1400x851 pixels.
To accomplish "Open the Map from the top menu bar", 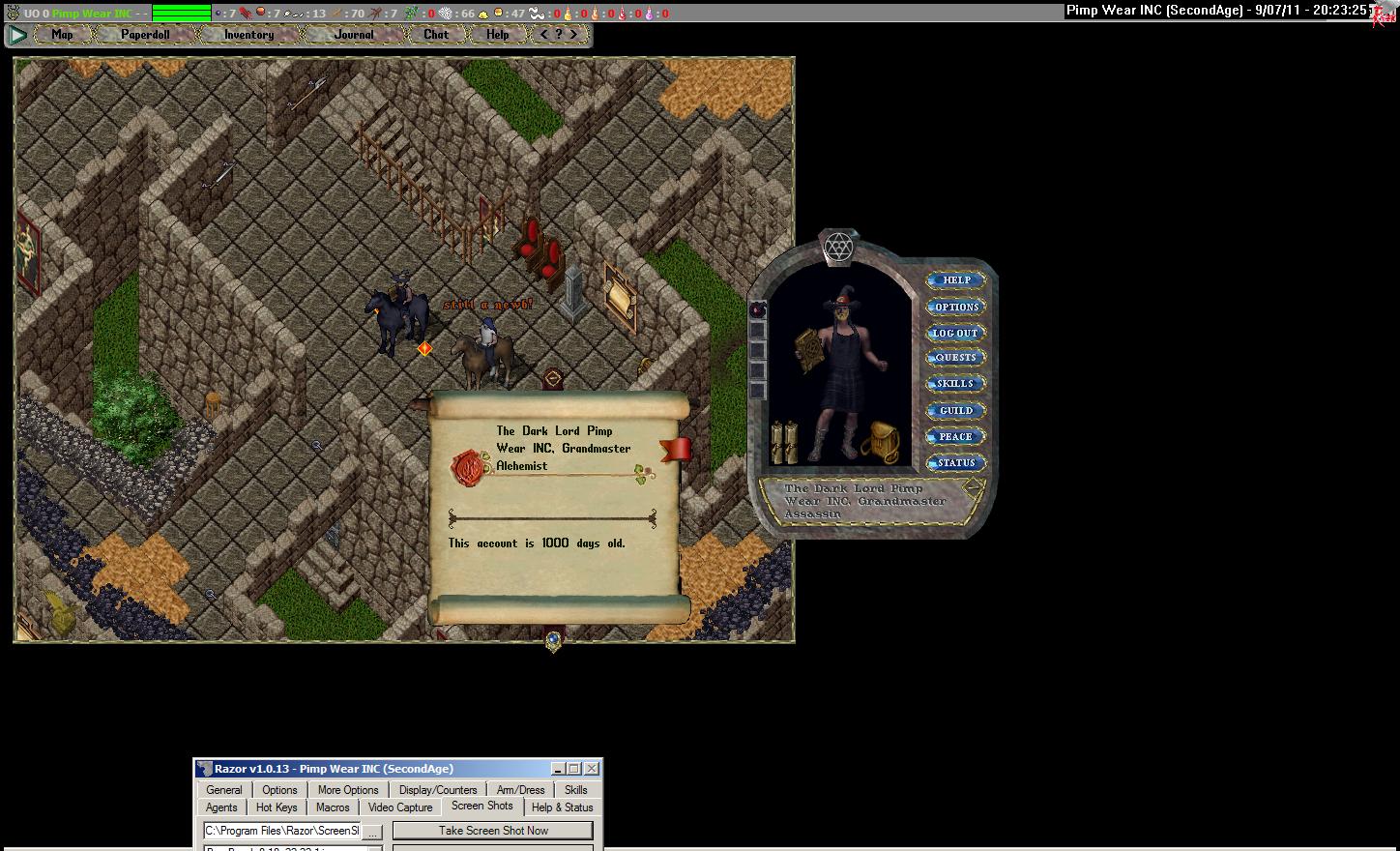I will [x=62, y=35].
